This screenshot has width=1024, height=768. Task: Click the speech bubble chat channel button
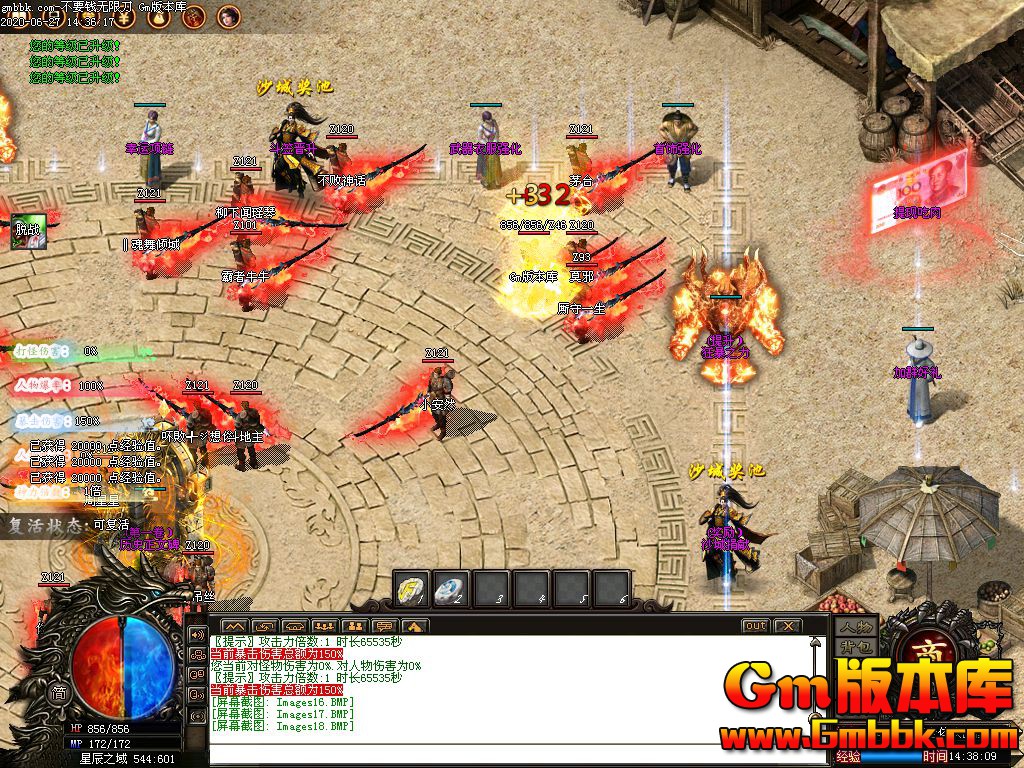point(385,626)
